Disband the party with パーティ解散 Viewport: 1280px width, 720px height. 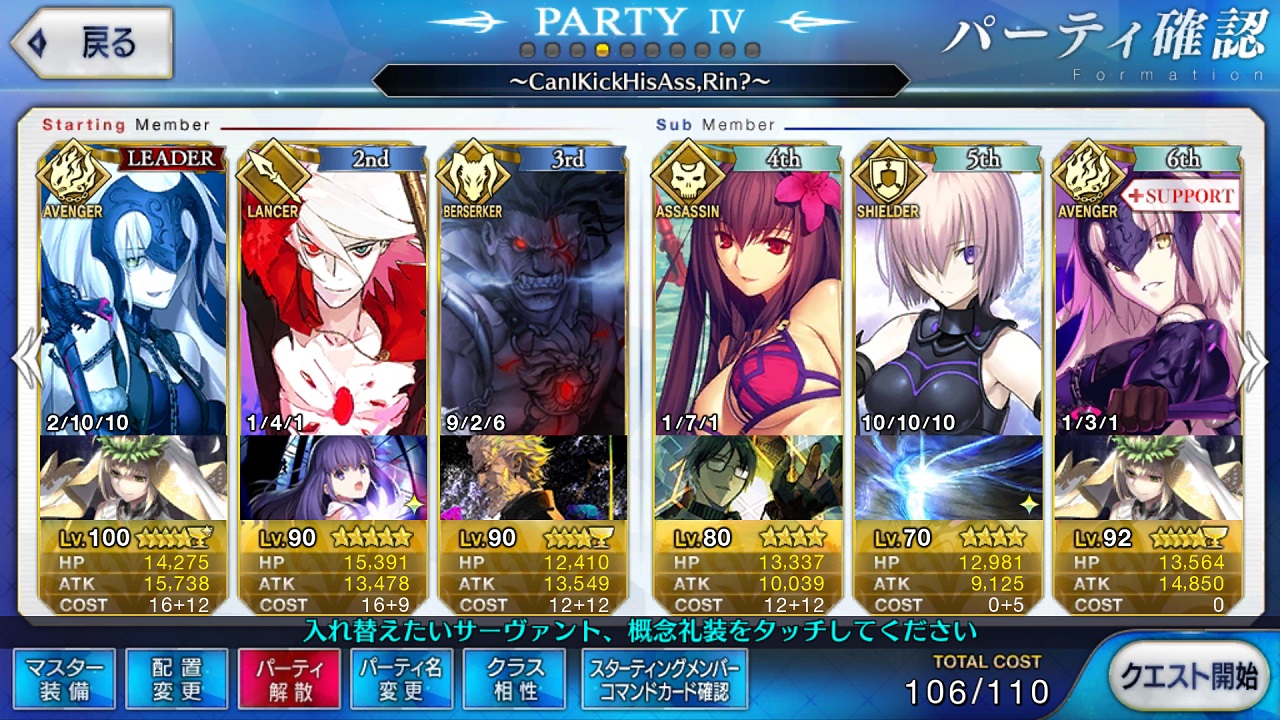(289, 679)
